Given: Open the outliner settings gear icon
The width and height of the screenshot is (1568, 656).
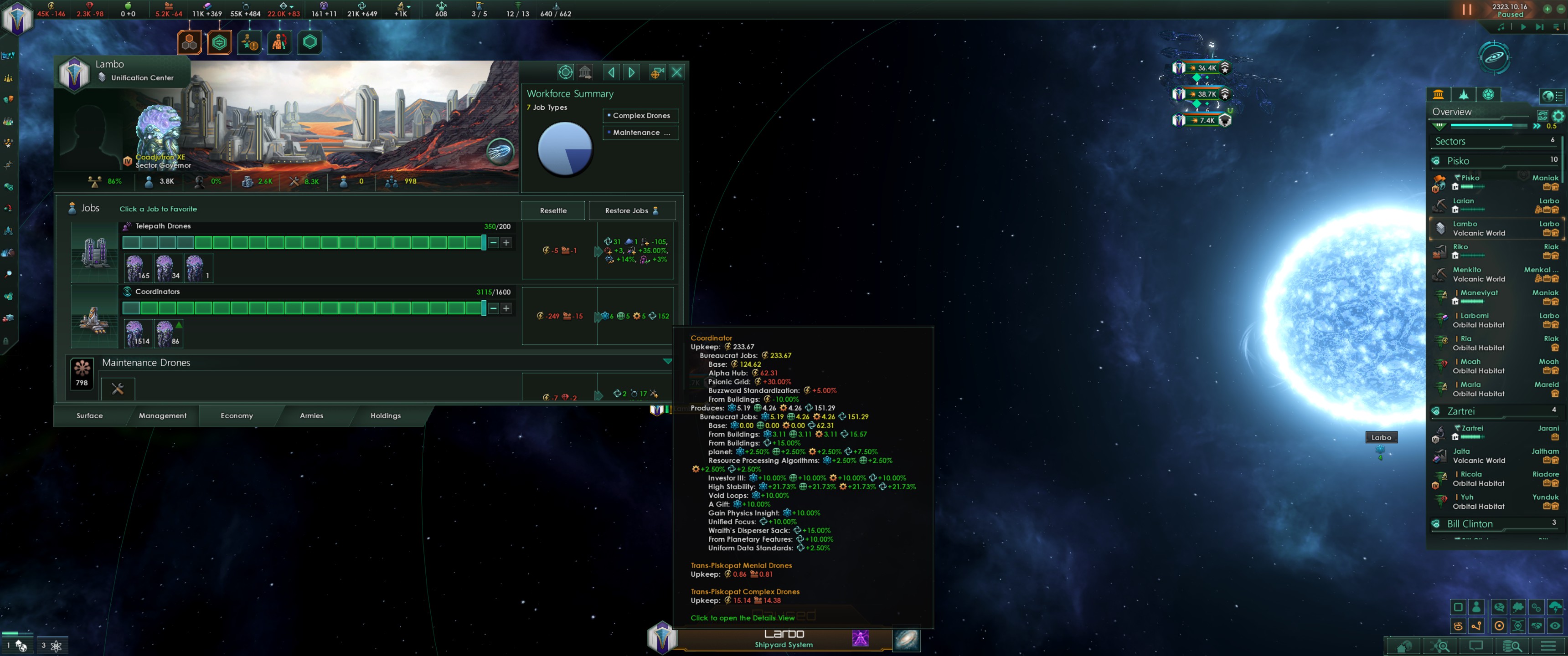Looking at the screenshot, I should (x=1559, y=116).
